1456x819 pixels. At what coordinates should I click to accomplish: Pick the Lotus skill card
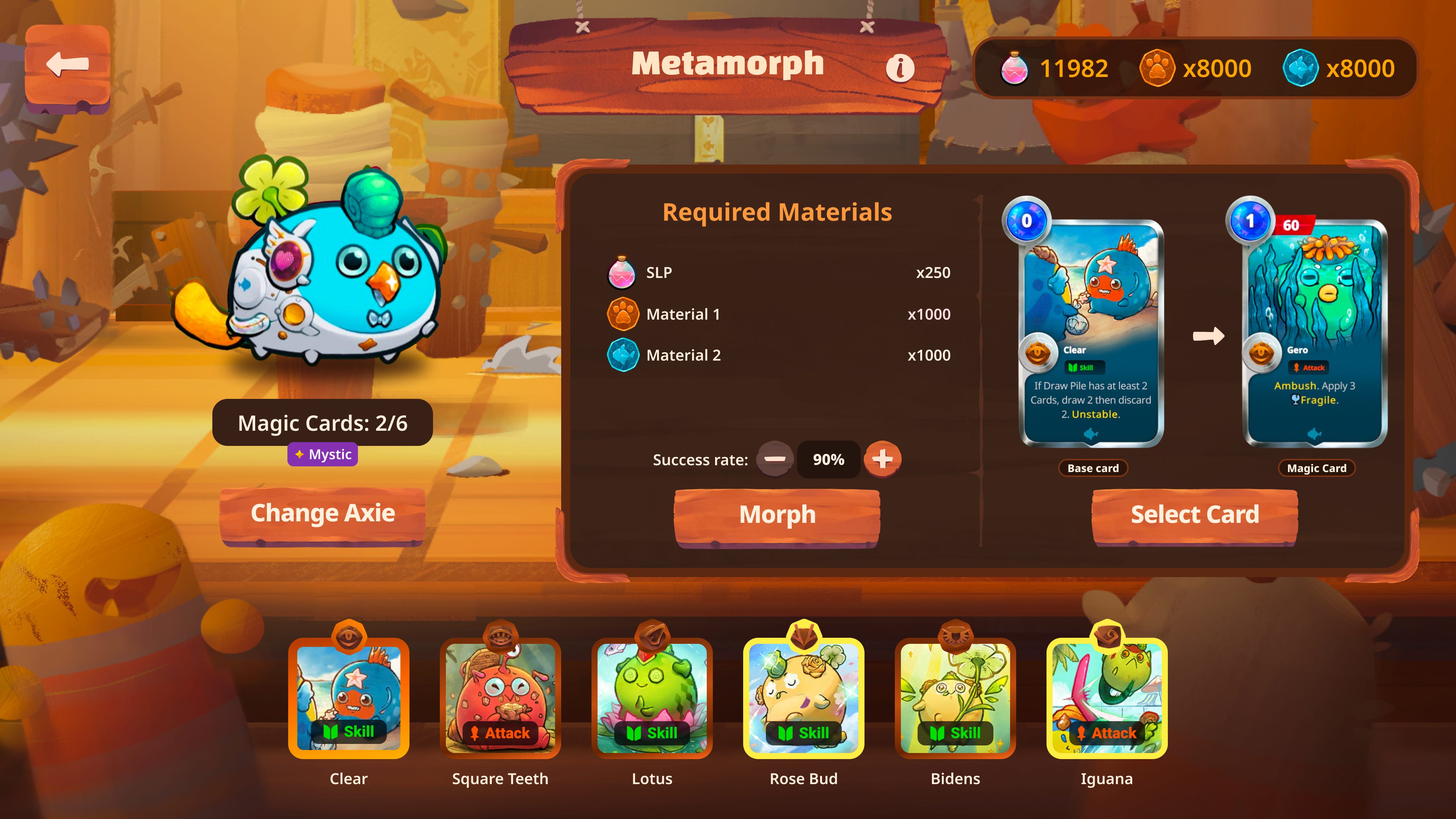click(652, 698)
